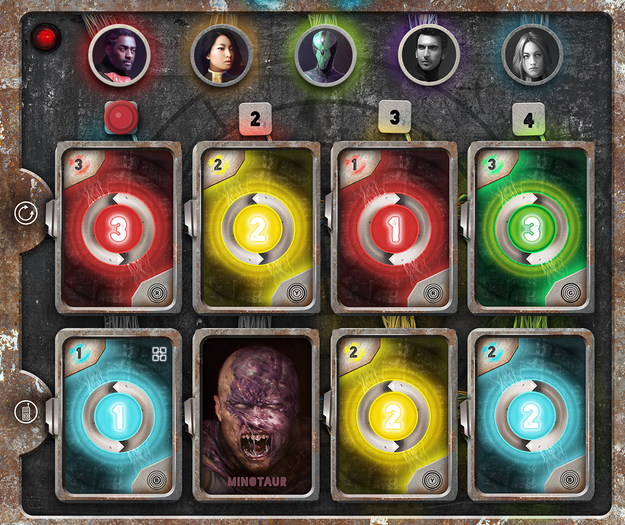Click the circular rotate arrow side tab

tap(24, 213)
